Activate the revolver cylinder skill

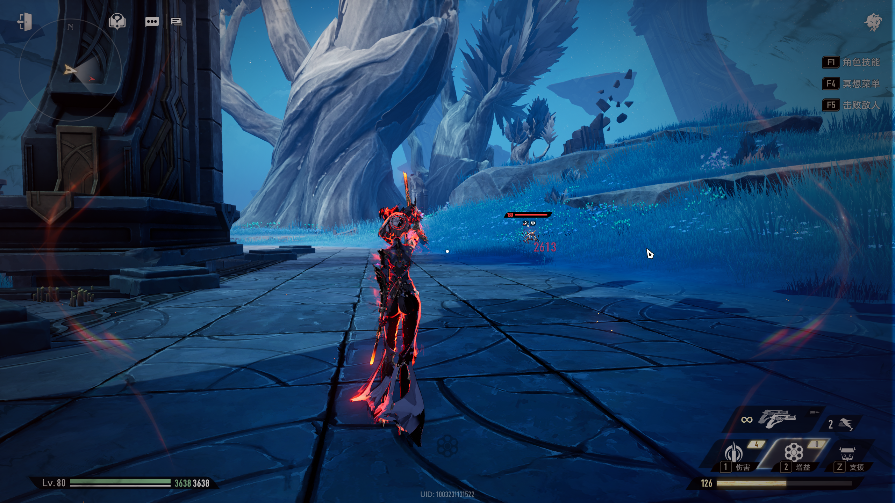click(794, 453)
